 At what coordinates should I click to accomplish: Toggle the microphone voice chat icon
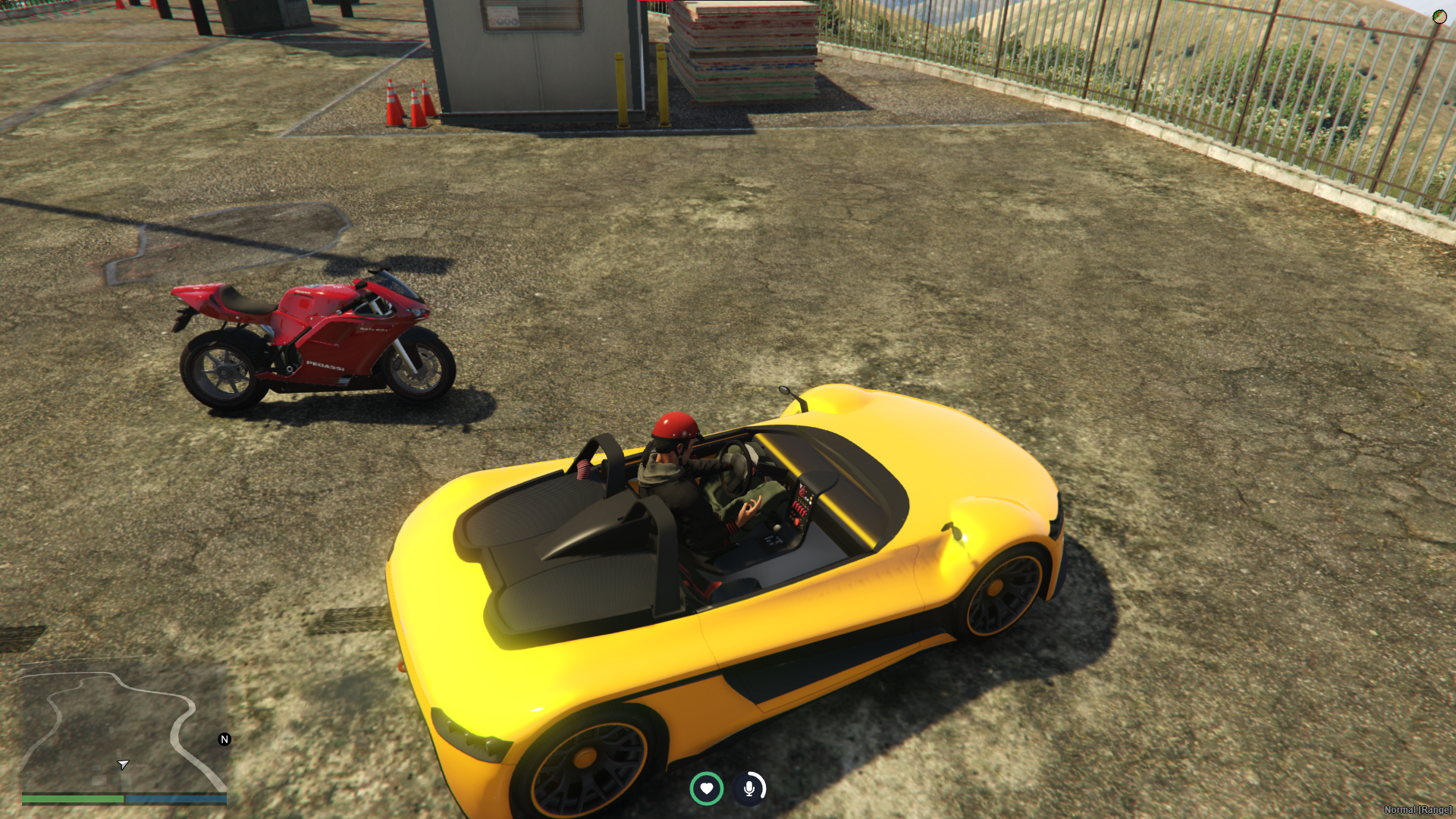749,789
